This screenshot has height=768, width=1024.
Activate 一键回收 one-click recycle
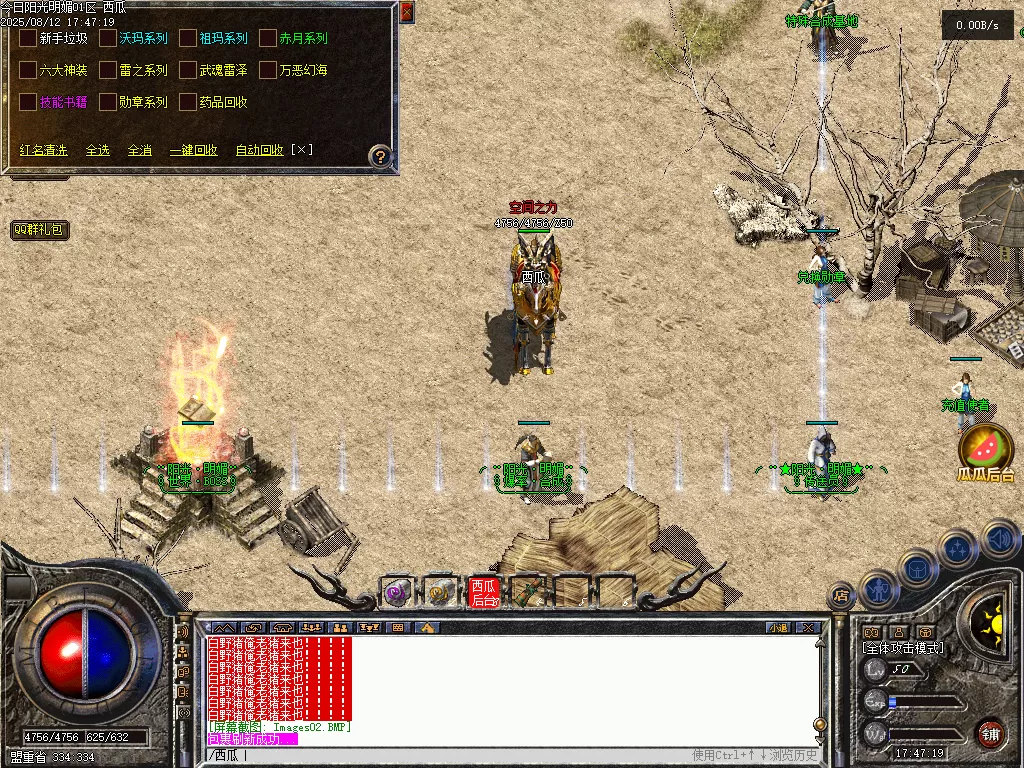tap(193, 150)
